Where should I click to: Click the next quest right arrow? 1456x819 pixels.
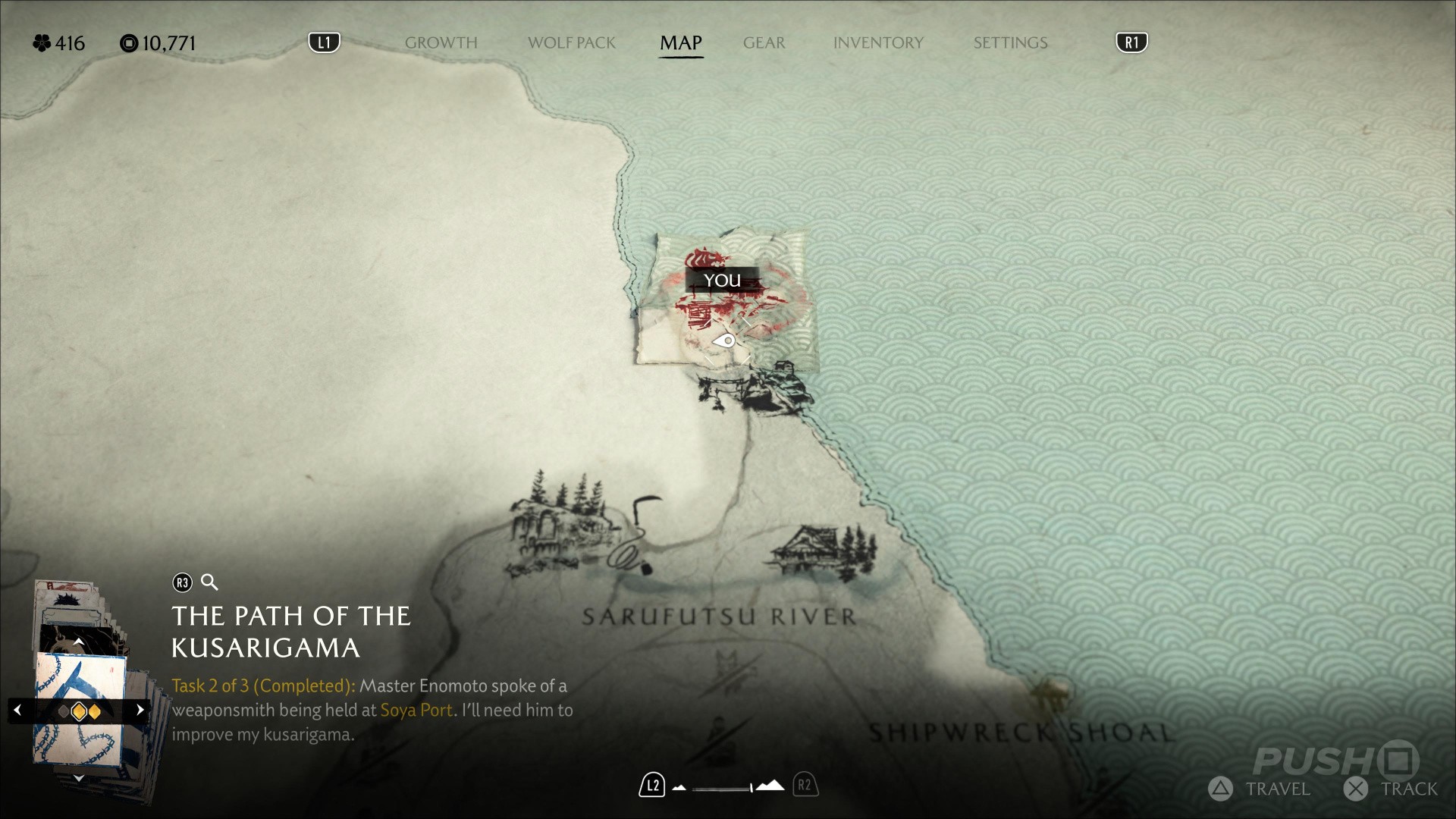point(140,711)
